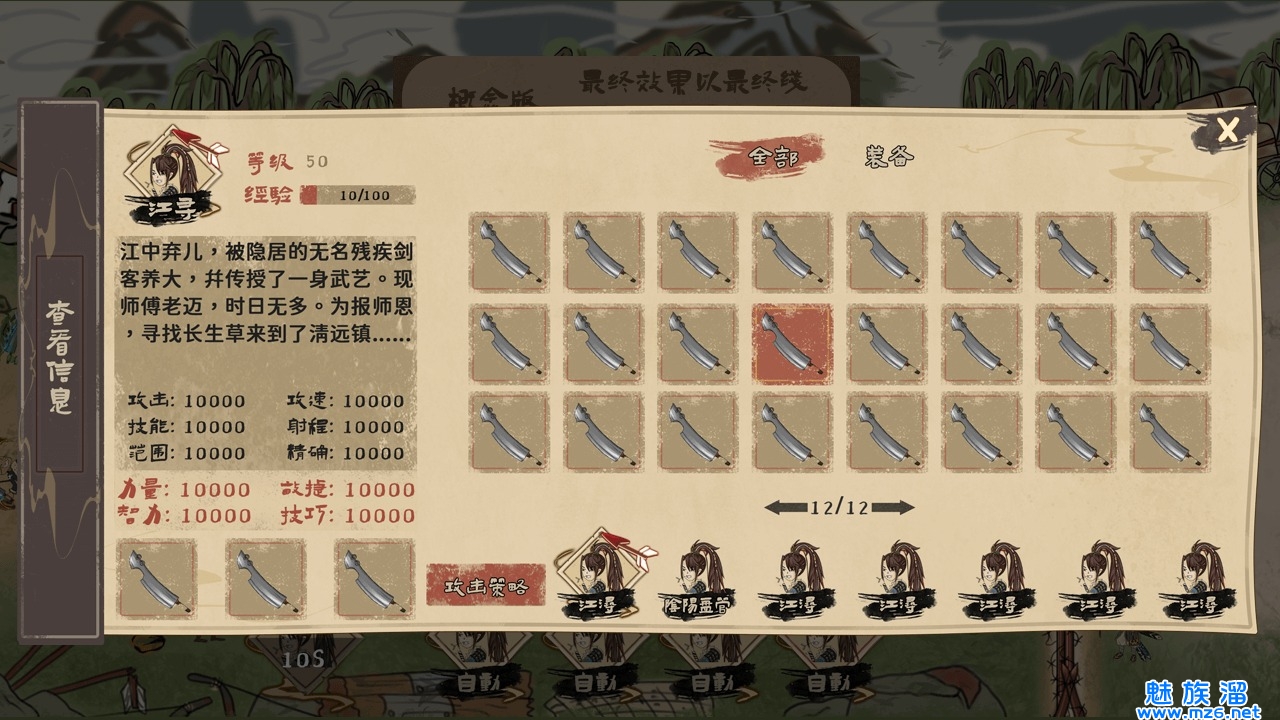The height and width of the screenshot is (720, 1280).
Task: Switch to the 全部 tab
Action: tap(772, 158)
